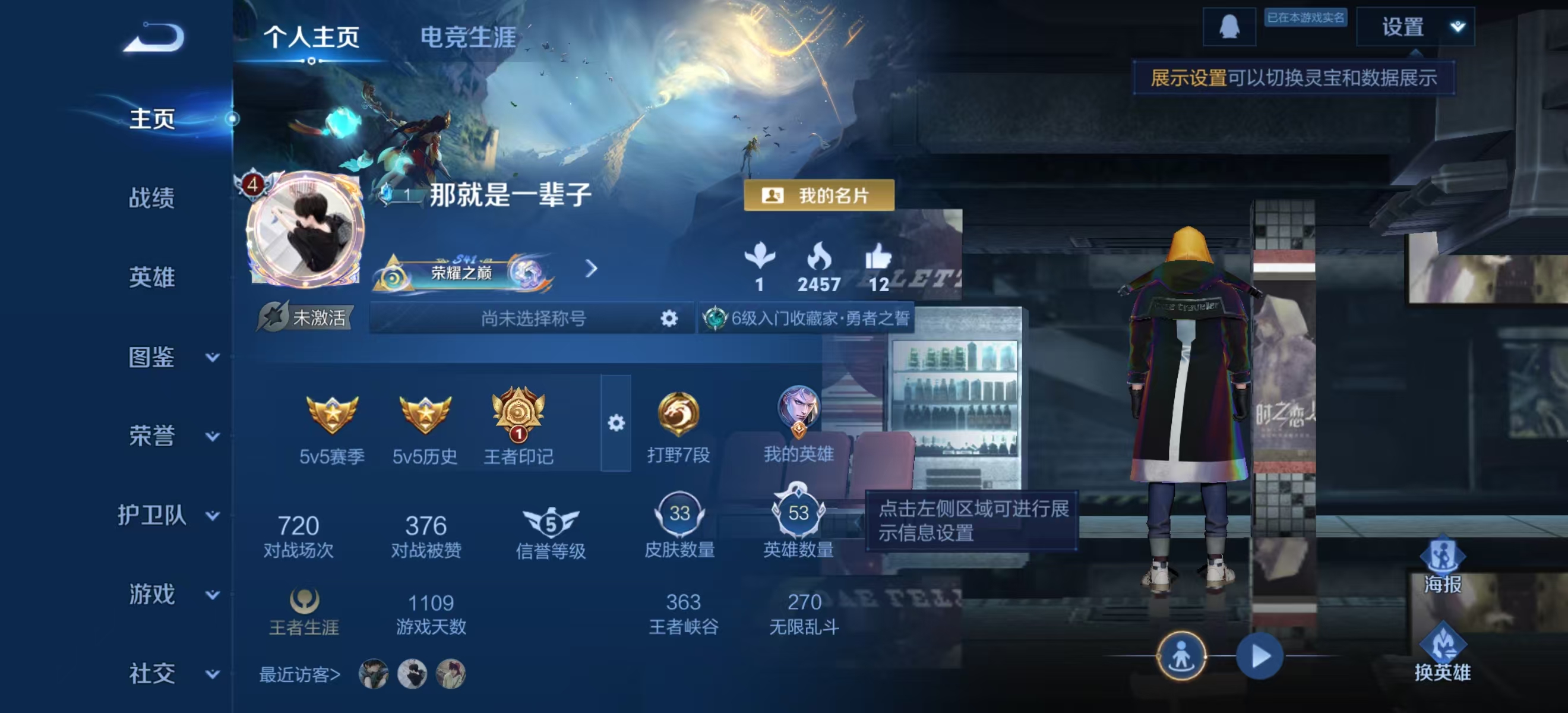Select 战绩 in the sidebar menu
The image size is (1568, 713).
[x=151, y=199]
